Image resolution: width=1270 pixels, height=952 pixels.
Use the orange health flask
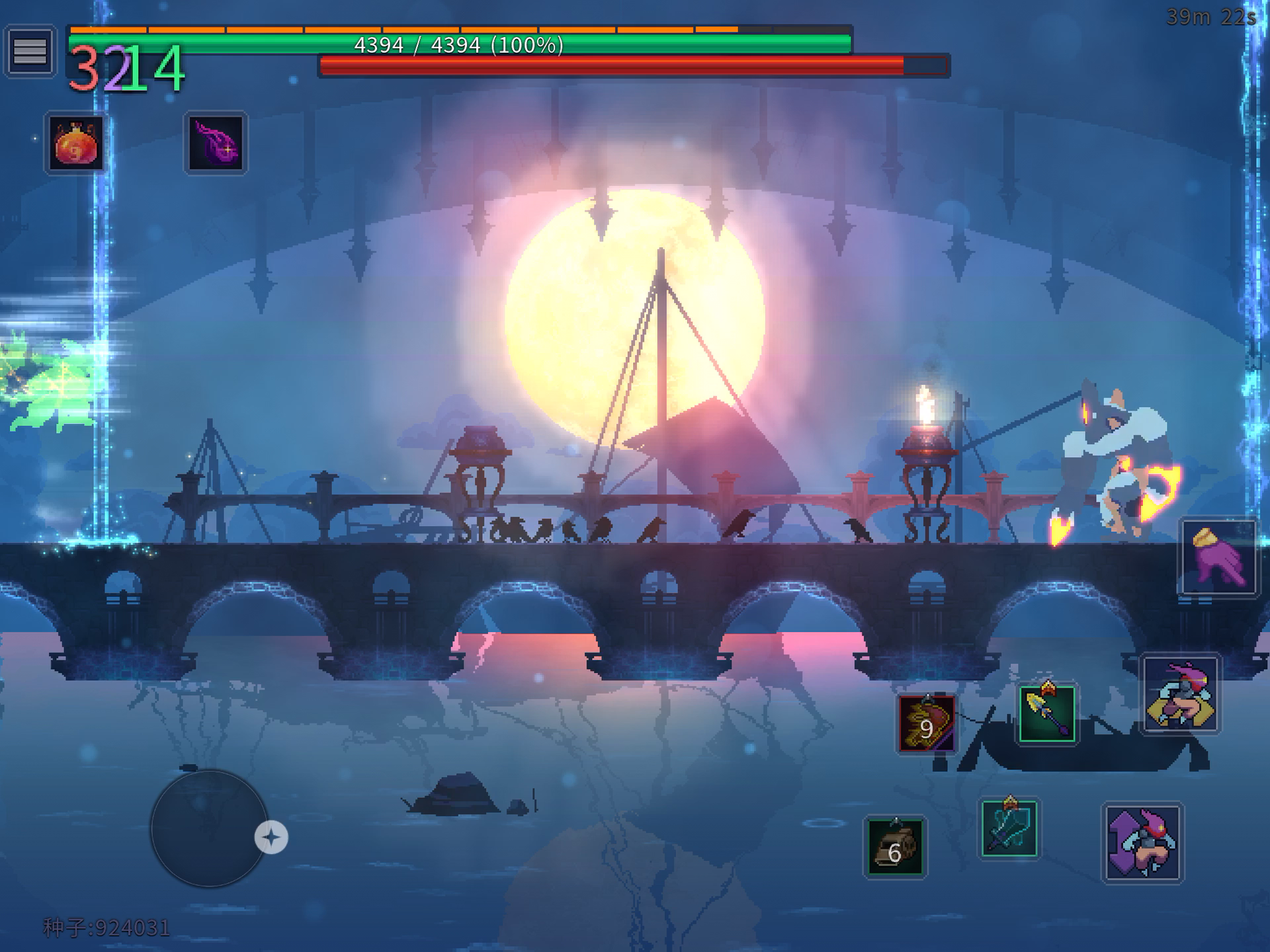click(76, 143)
